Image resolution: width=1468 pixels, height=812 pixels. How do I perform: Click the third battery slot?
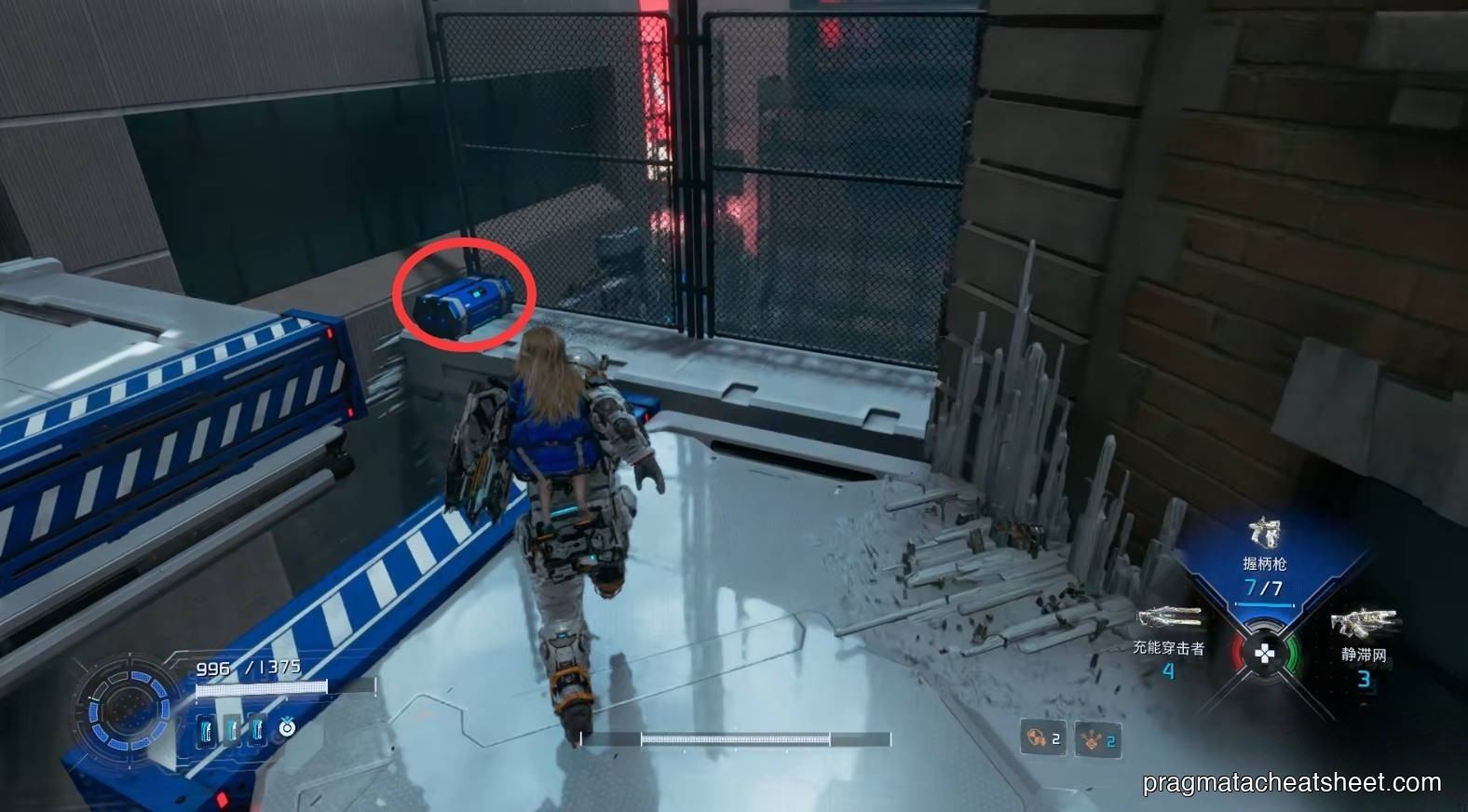tap(258, 730)
